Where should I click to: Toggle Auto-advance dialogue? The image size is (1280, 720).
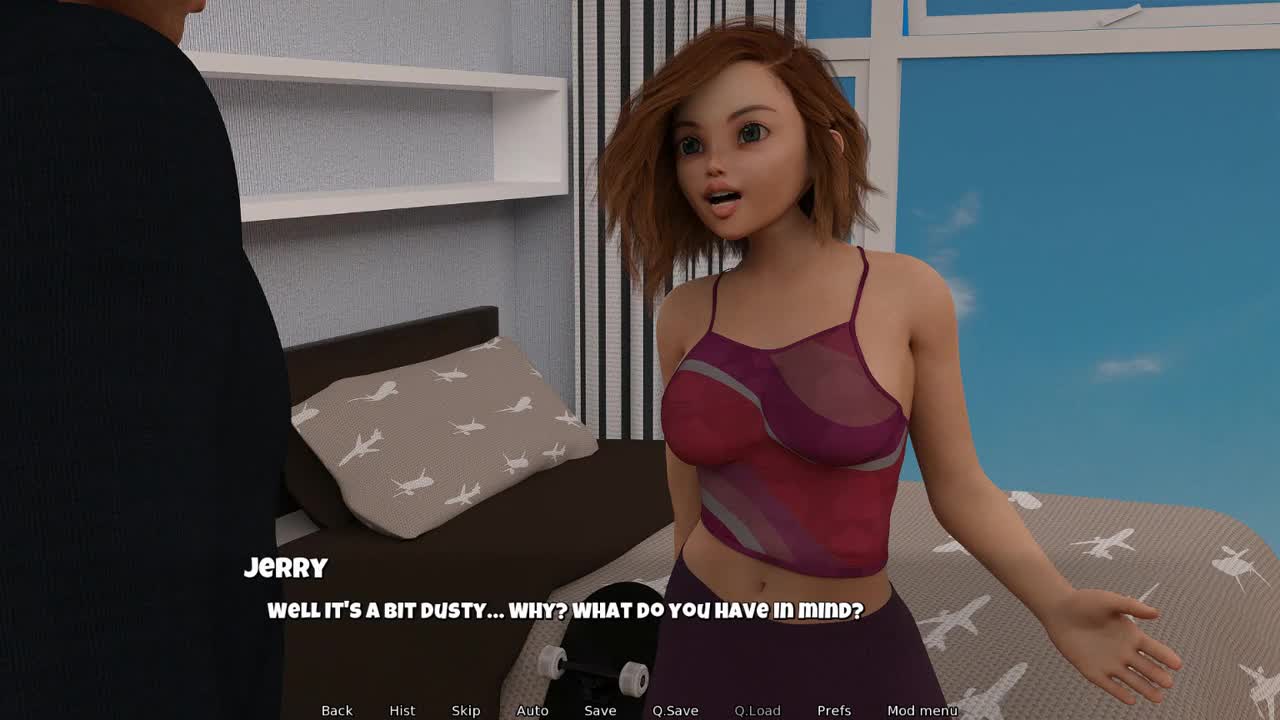[x=532, y=710]
